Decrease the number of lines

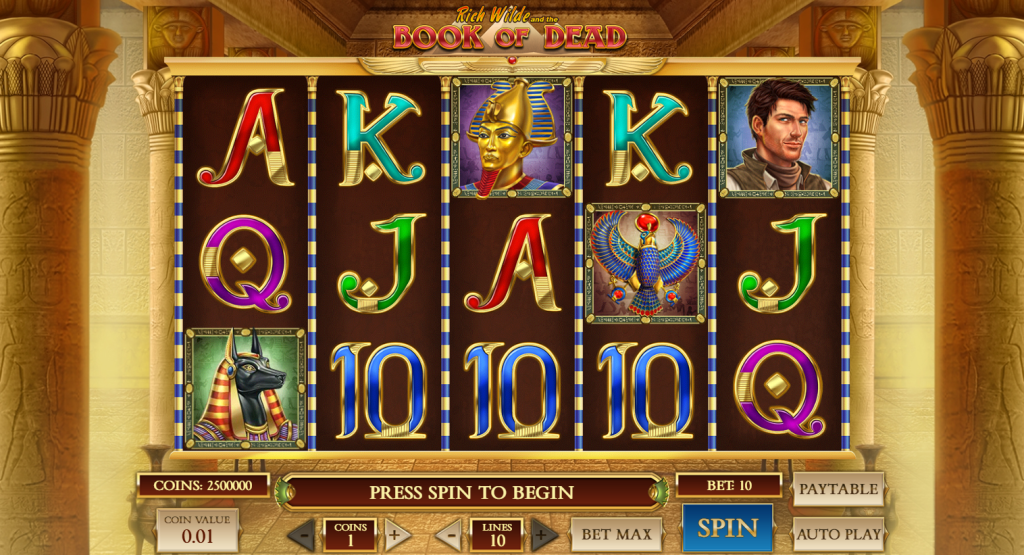point(448,534)
